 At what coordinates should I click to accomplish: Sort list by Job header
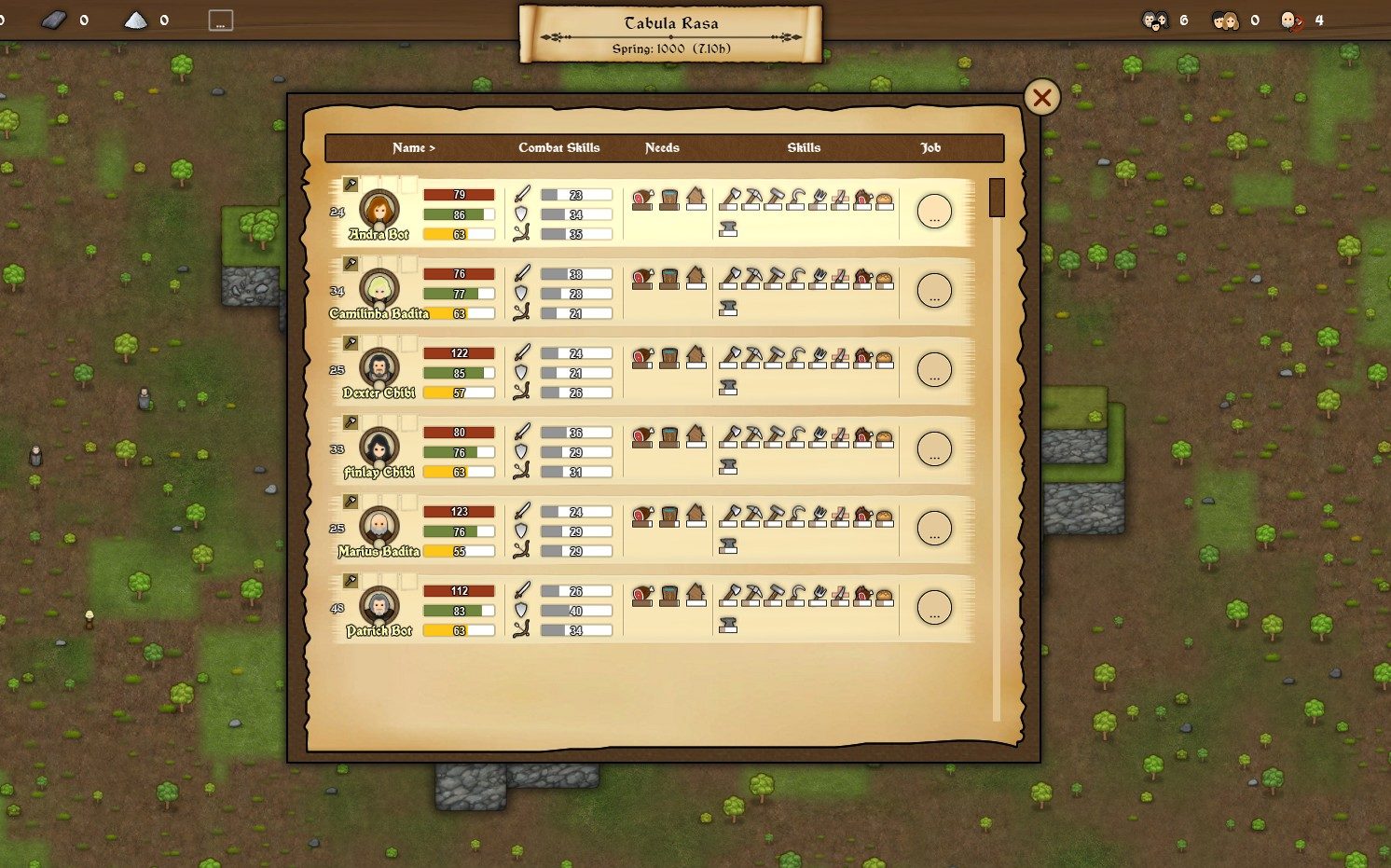[930, 147]
